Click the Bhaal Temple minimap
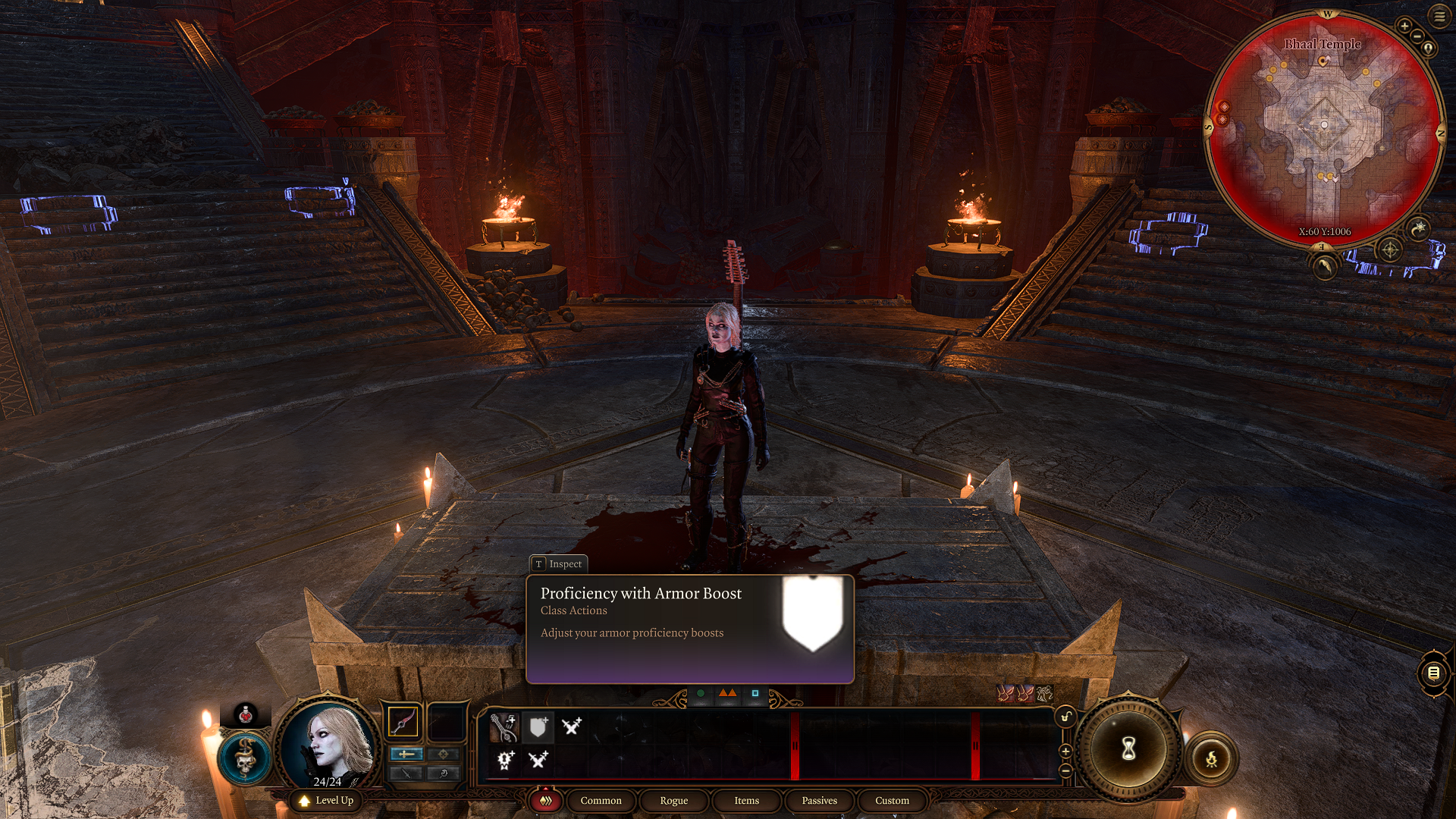This screenshot has width=1456, height=819. pos(1324,129)
